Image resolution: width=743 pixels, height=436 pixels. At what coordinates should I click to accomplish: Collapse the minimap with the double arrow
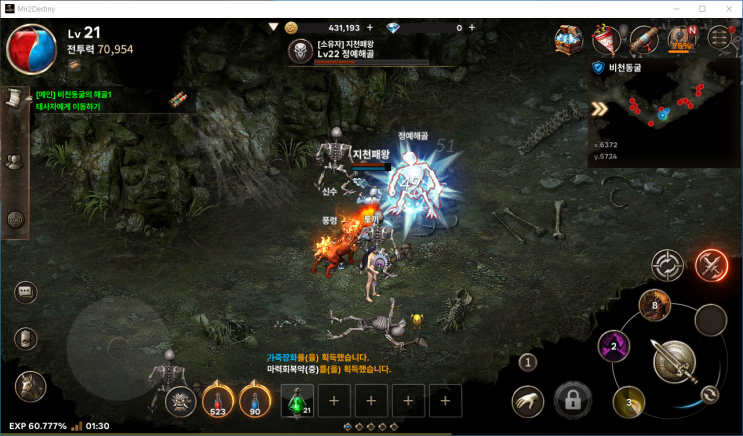point(600,110)
